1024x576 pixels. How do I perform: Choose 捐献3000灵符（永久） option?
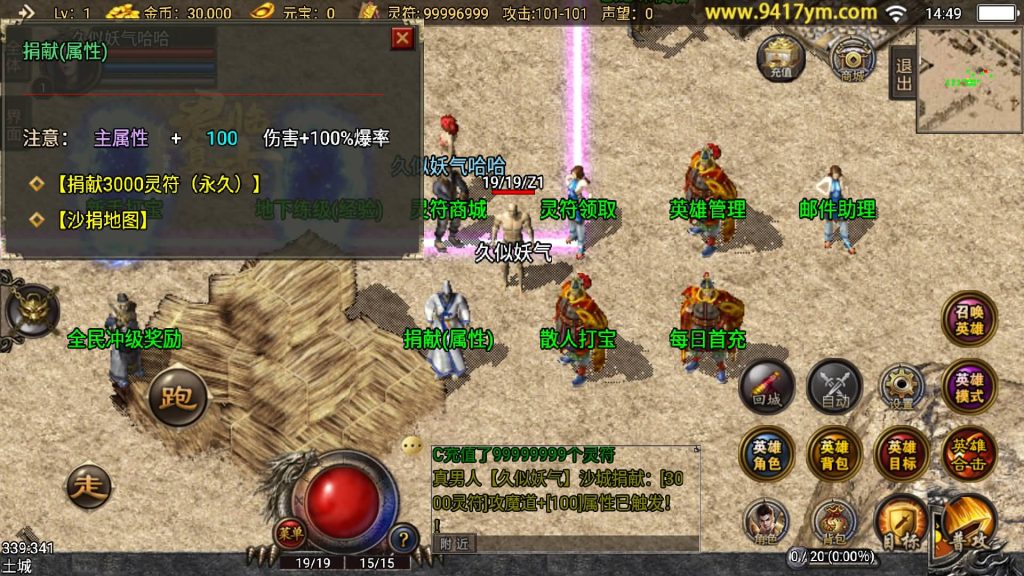(x=158, y=184)
